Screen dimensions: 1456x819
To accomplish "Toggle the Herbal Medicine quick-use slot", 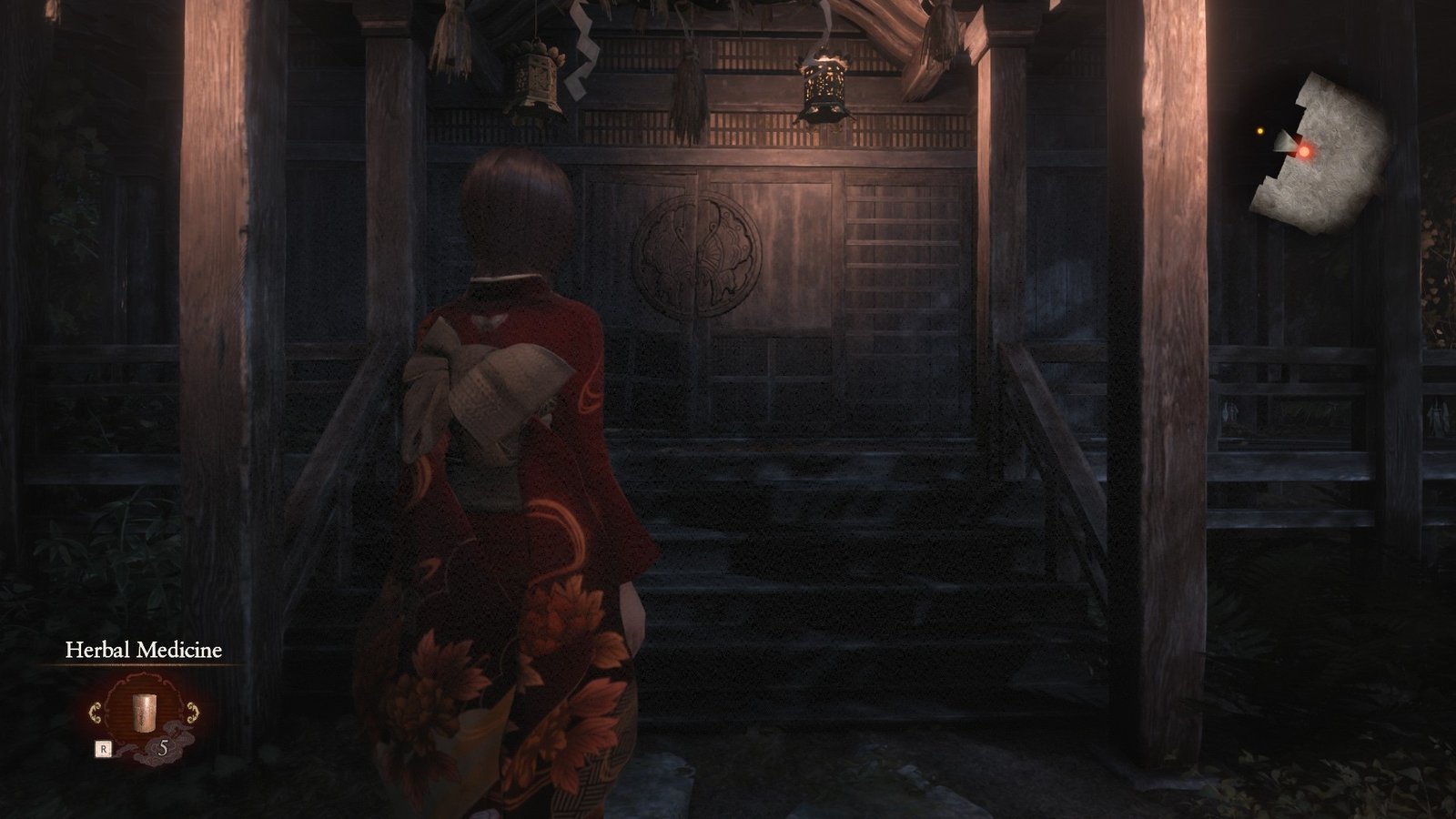I will (x=146, y=711).
